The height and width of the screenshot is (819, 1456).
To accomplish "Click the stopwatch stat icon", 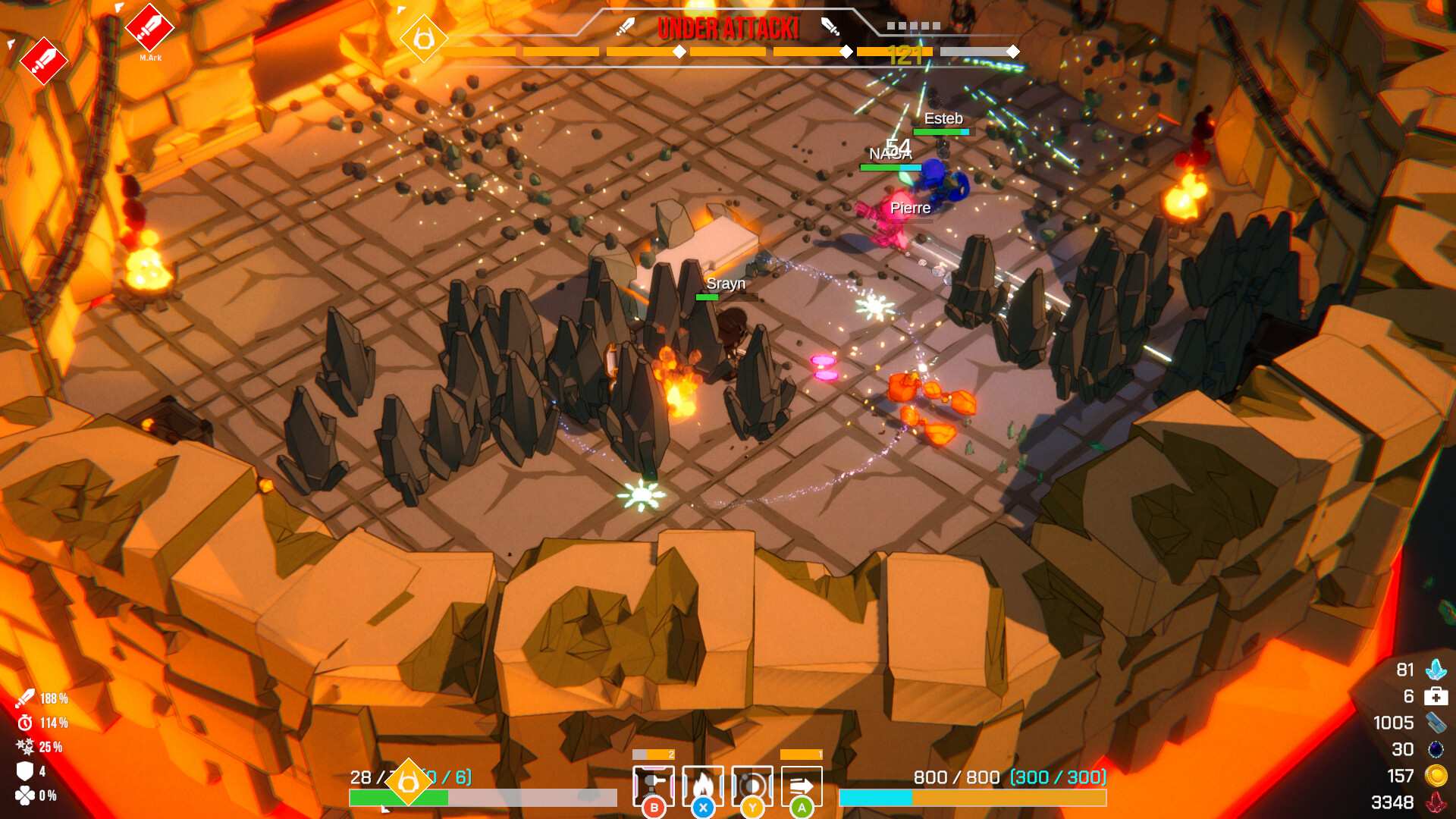I will coord(25,723).
